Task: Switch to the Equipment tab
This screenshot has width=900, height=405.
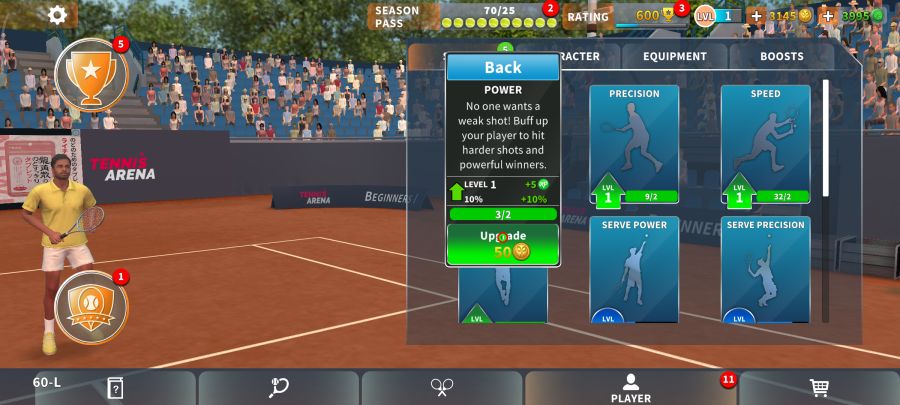Action: 674,57
